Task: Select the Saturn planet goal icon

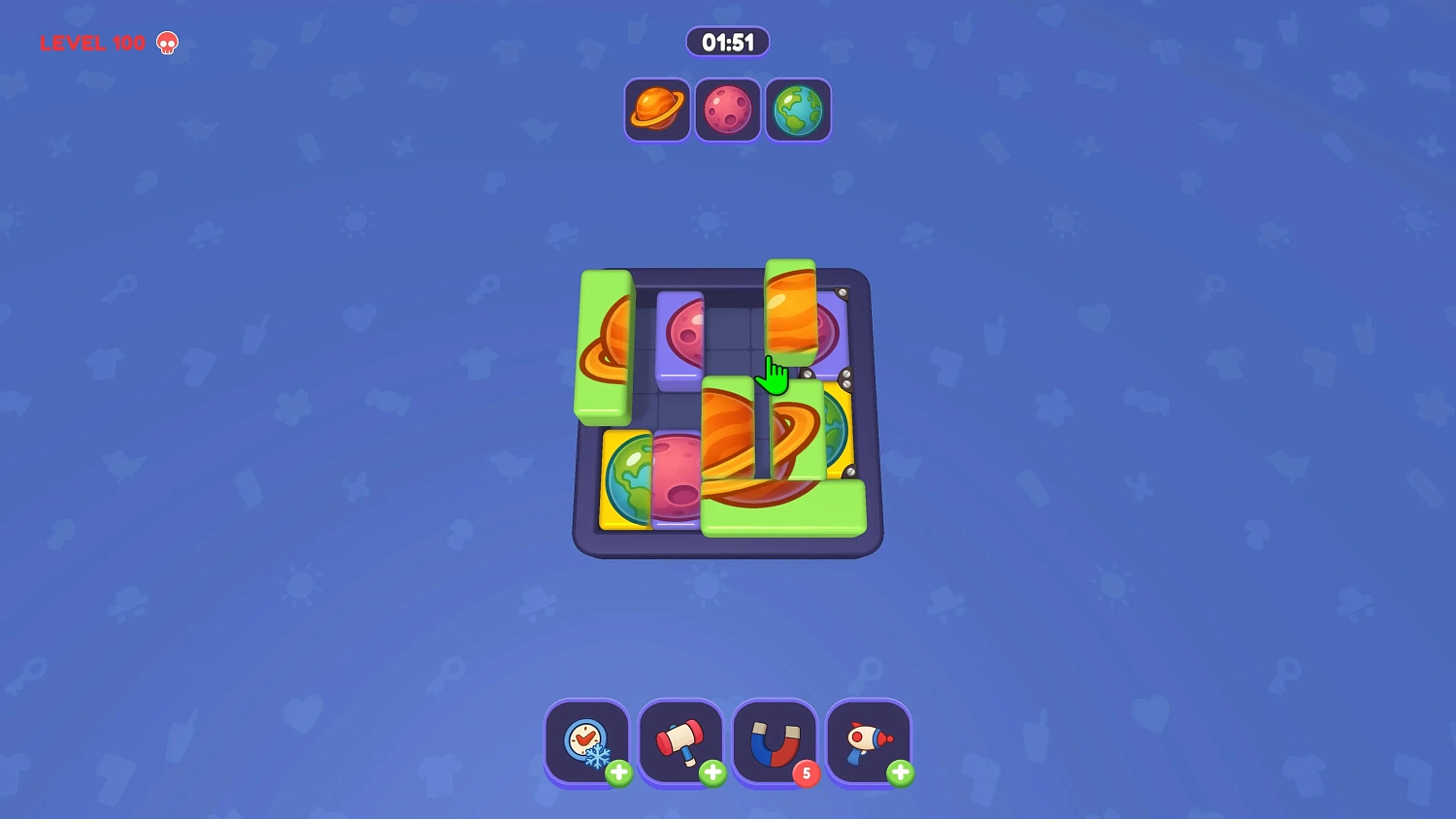Action: (656, 110)
